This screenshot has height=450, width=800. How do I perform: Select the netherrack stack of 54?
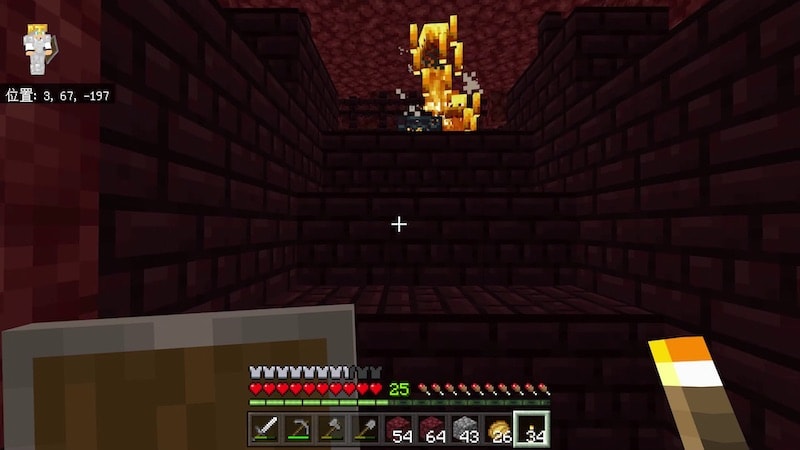tap(398, 429)
